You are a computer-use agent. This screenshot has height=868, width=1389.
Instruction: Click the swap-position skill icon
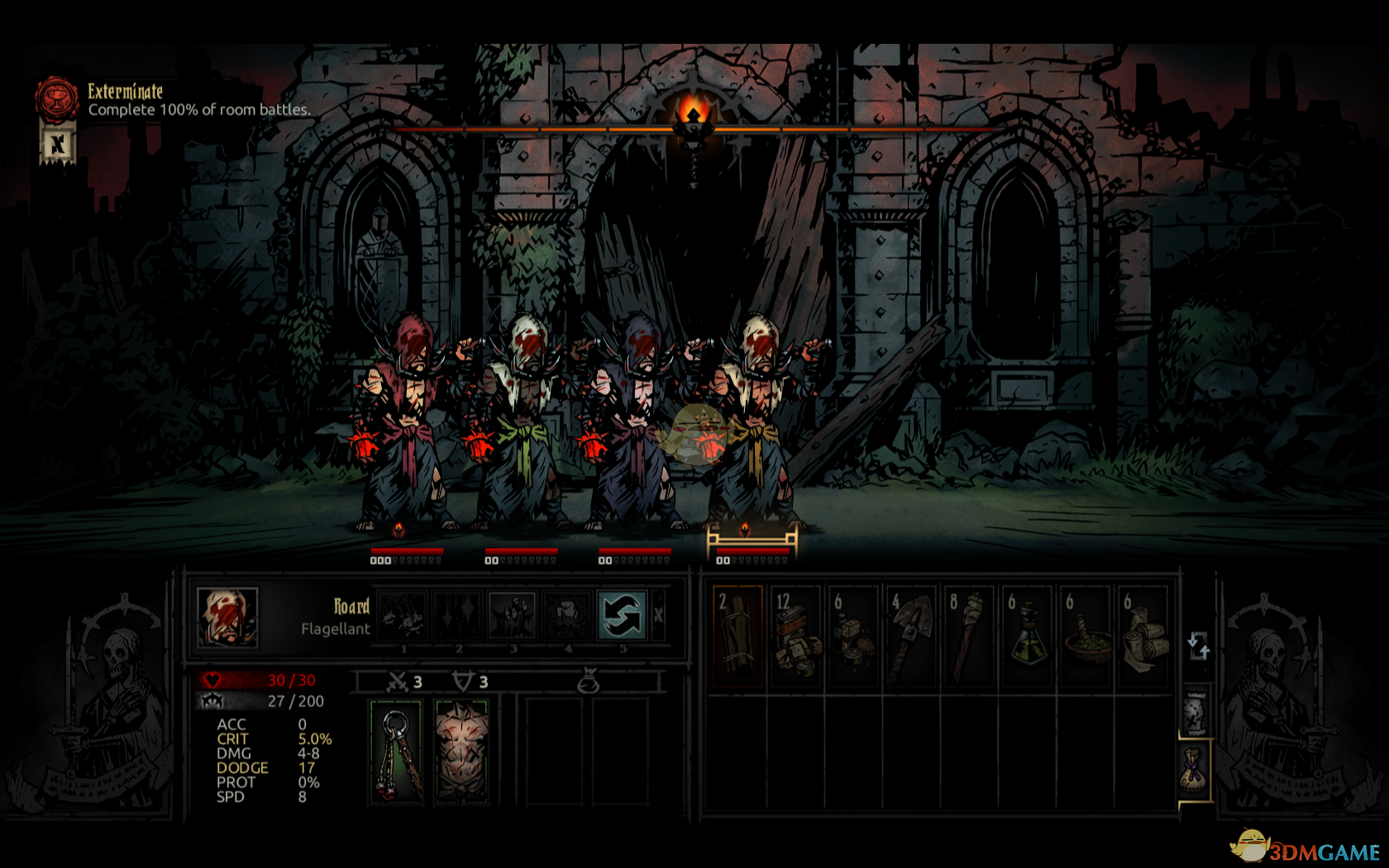pos(621,616)
